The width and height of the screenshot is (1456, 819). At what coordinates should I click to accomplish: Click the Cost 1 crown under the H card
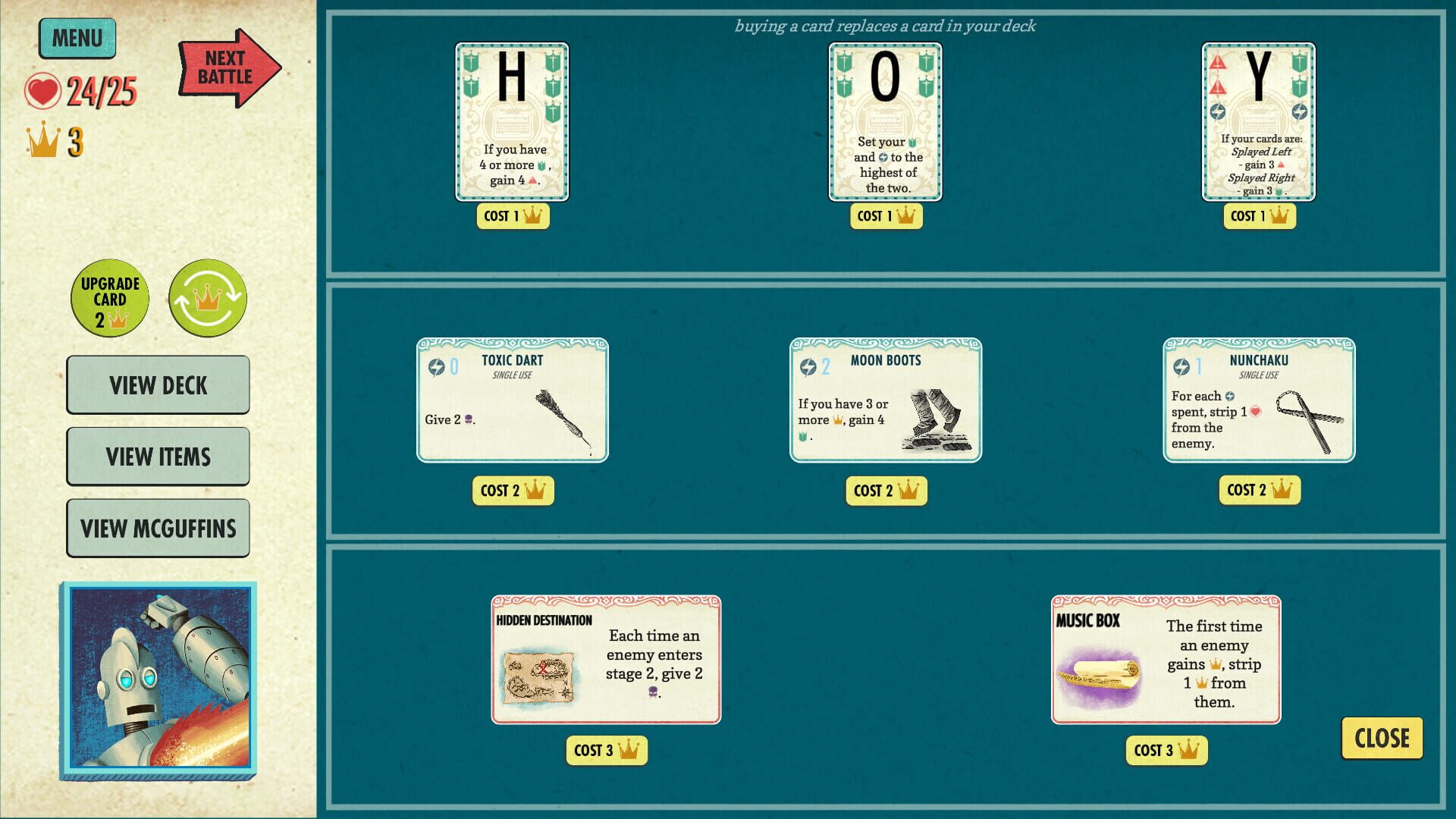coord(513,216)
